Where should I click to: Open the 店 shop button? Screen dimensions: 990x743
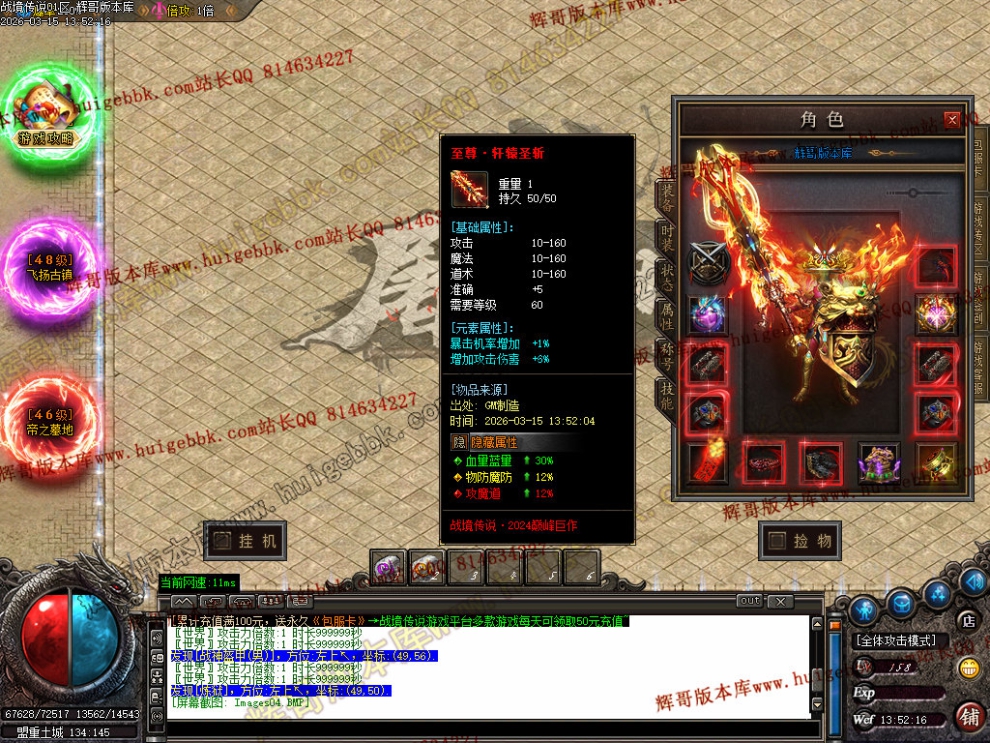click(x=967, y=620)
